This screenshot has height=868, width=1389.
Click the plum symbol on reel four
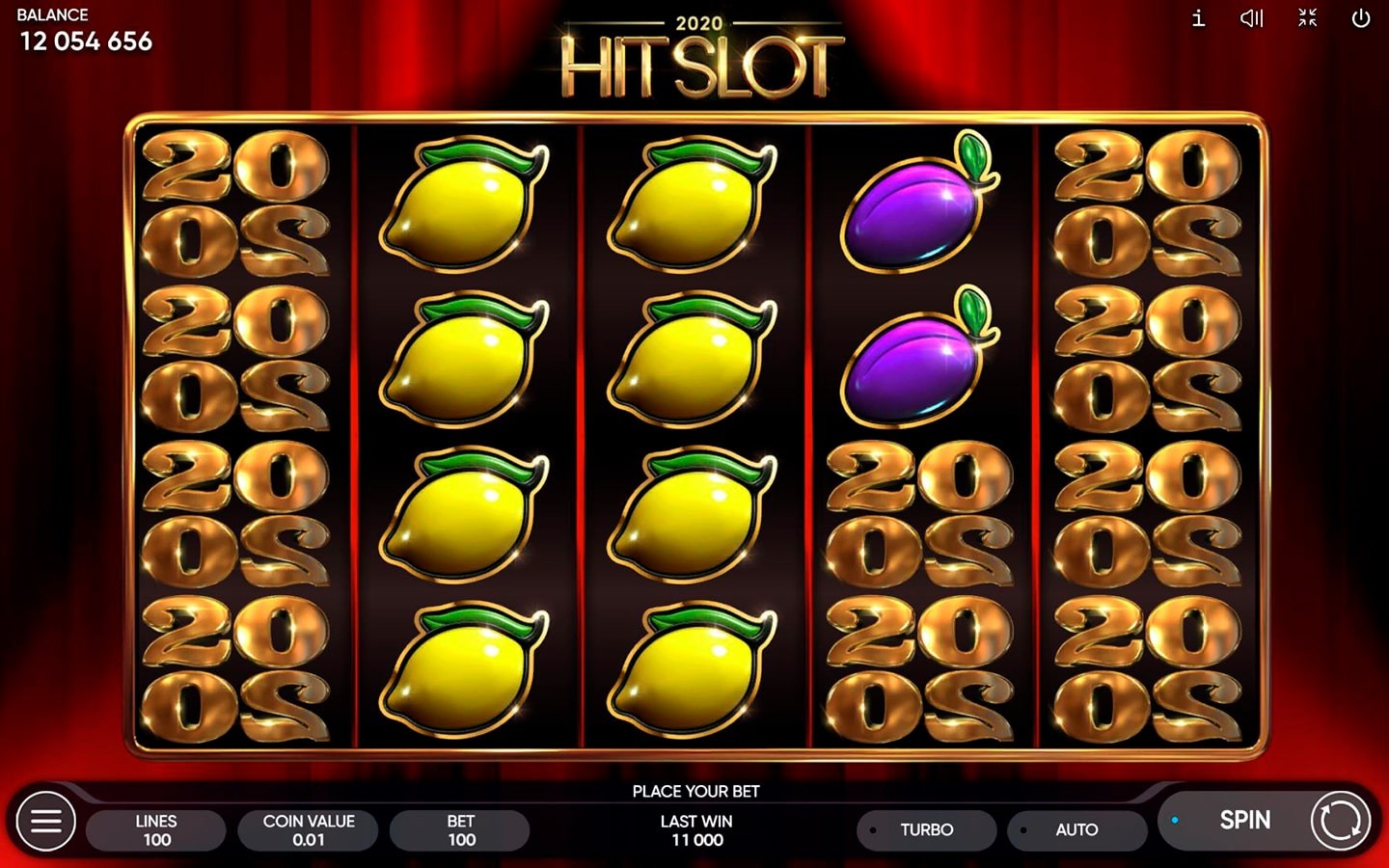point(913,207)
